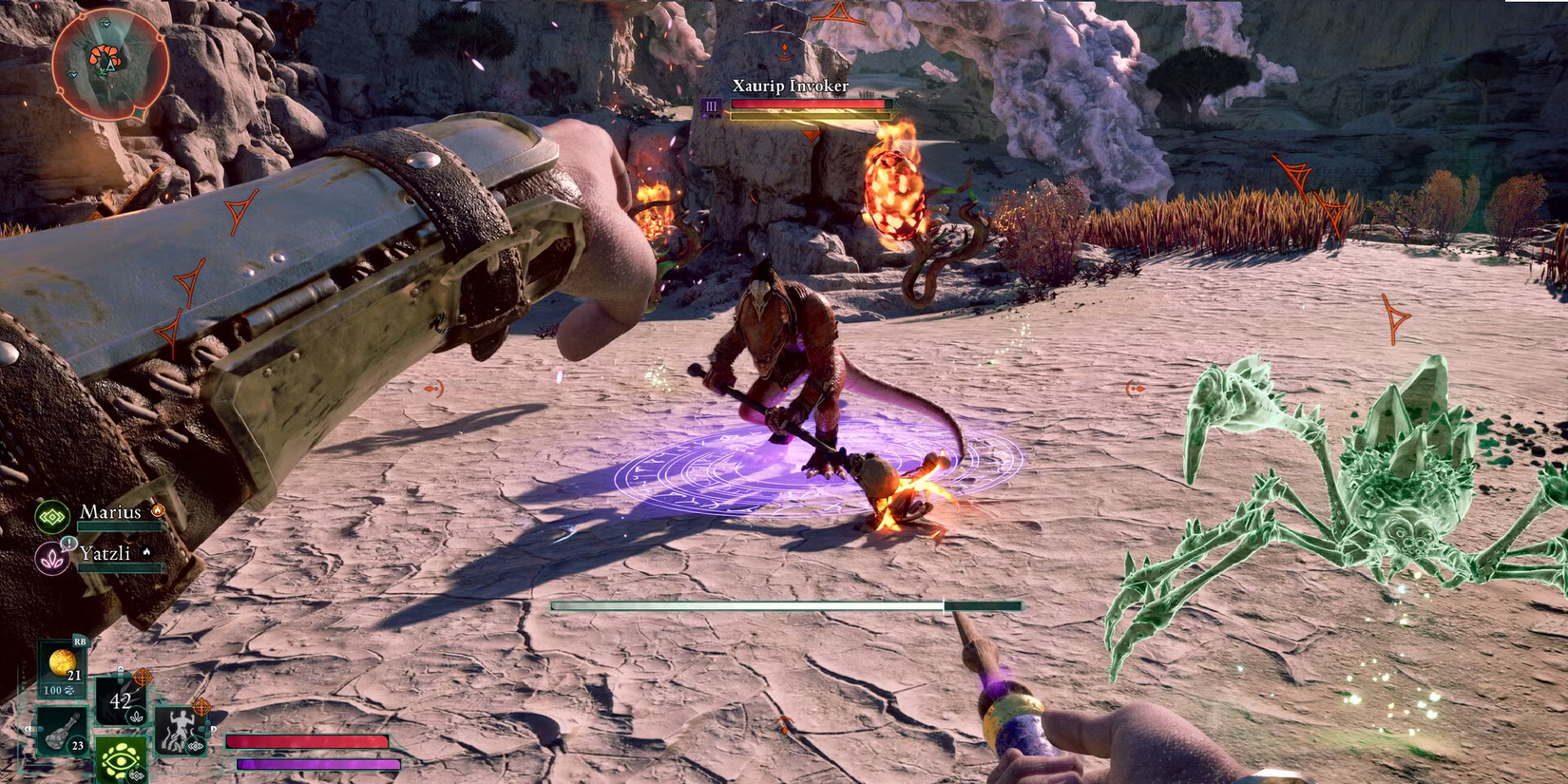1568x784 pixels.
Task: Click Yatzli's pink companion ability icon
Action: 51,559
